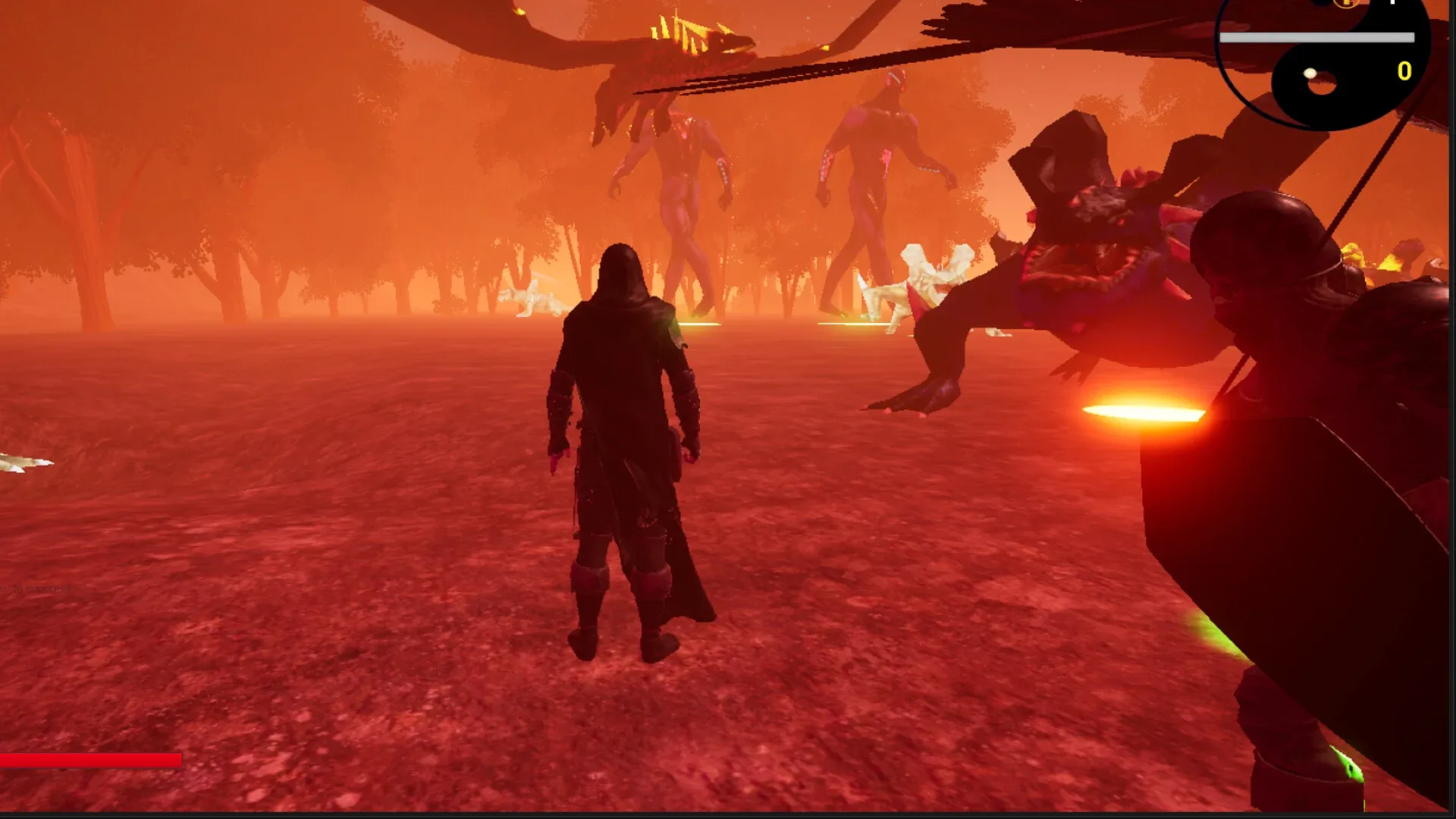The width and height of the screenshot is (1456, 819).
Task: Click the gold coin currency icon
Action: [x=1346, y=4]
